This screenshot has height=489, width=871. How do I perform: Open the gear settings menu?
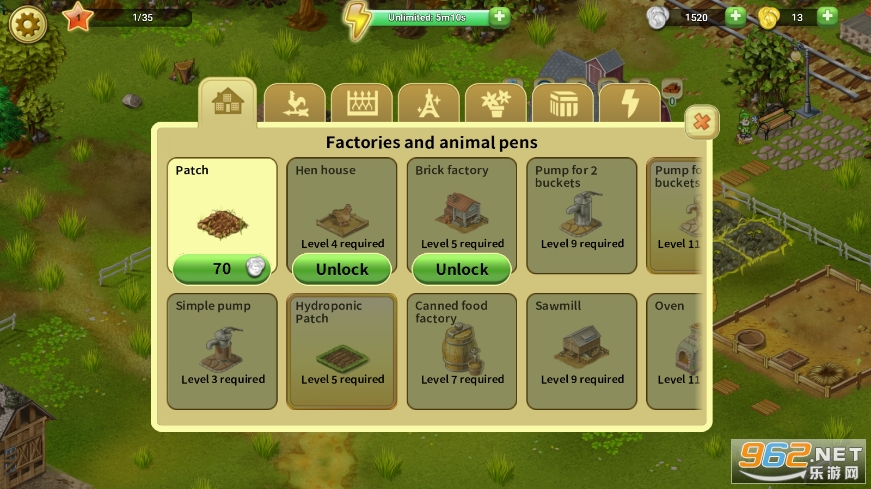click(27, 21)
